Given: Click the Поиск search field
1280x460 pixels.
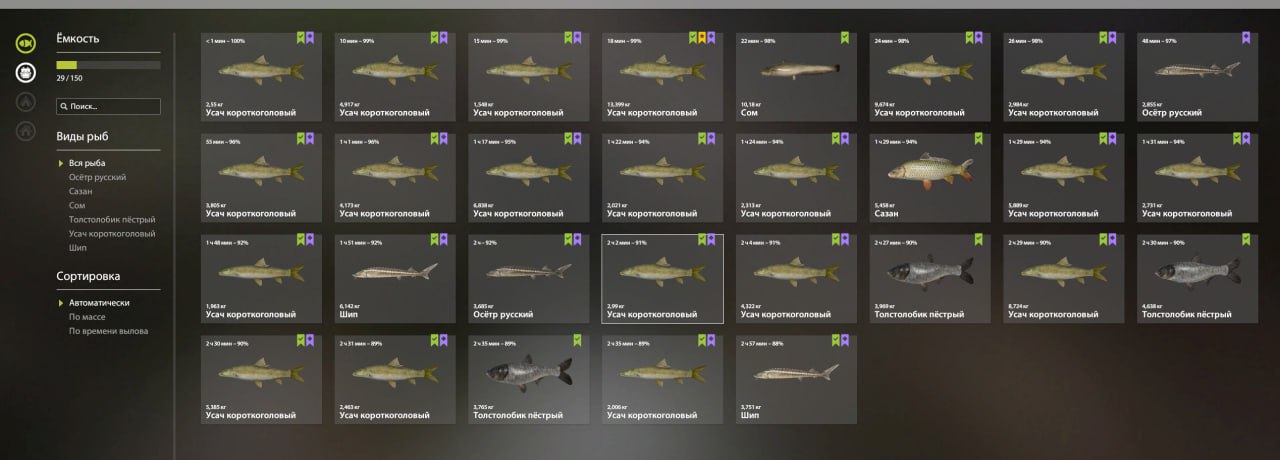Looking at the screenshot, I should coord(108,106).
